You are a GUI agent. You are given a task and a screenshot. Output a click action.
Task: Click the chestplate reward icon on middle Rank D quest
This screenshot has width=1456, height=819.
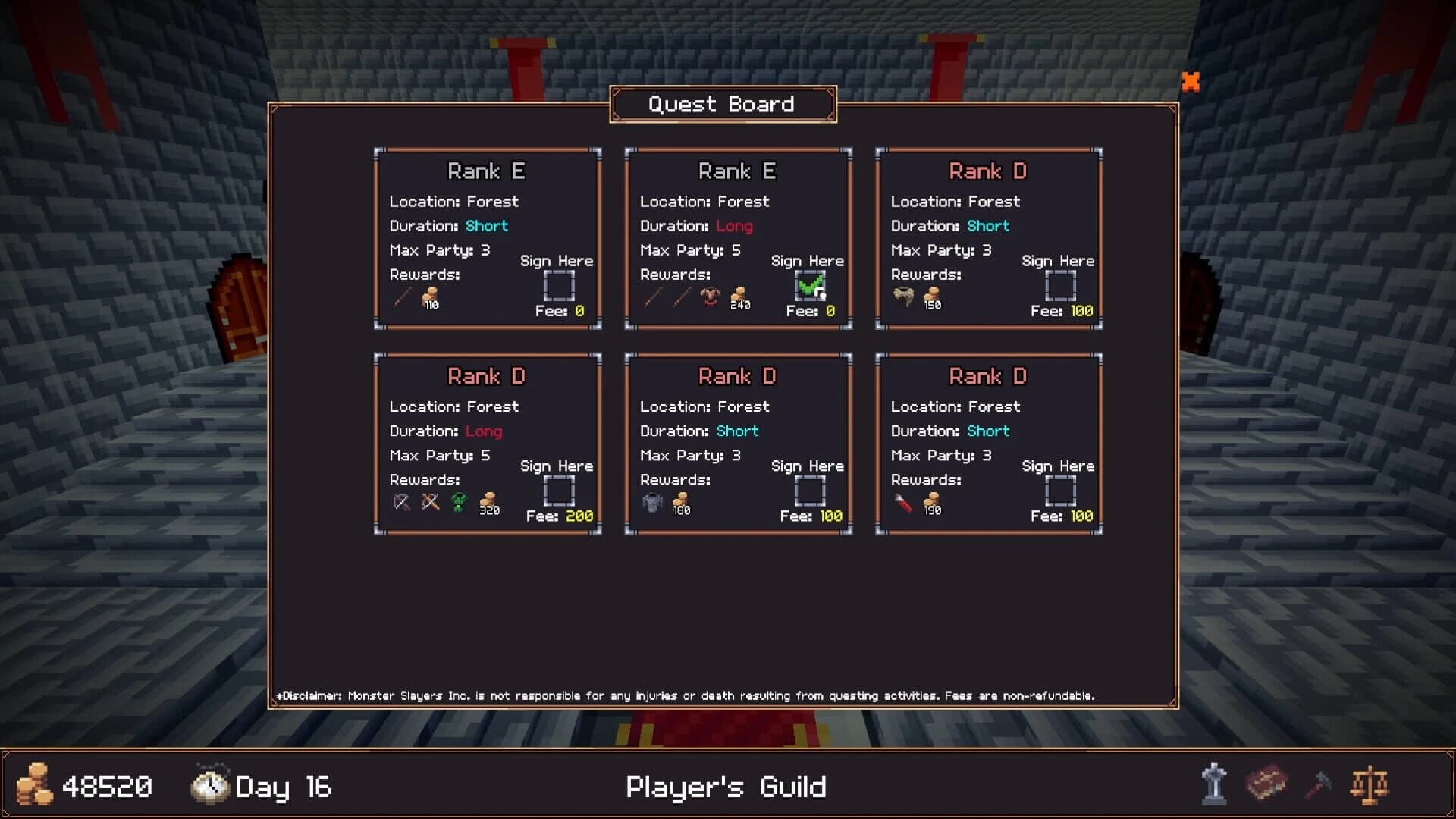click(653, 500)
